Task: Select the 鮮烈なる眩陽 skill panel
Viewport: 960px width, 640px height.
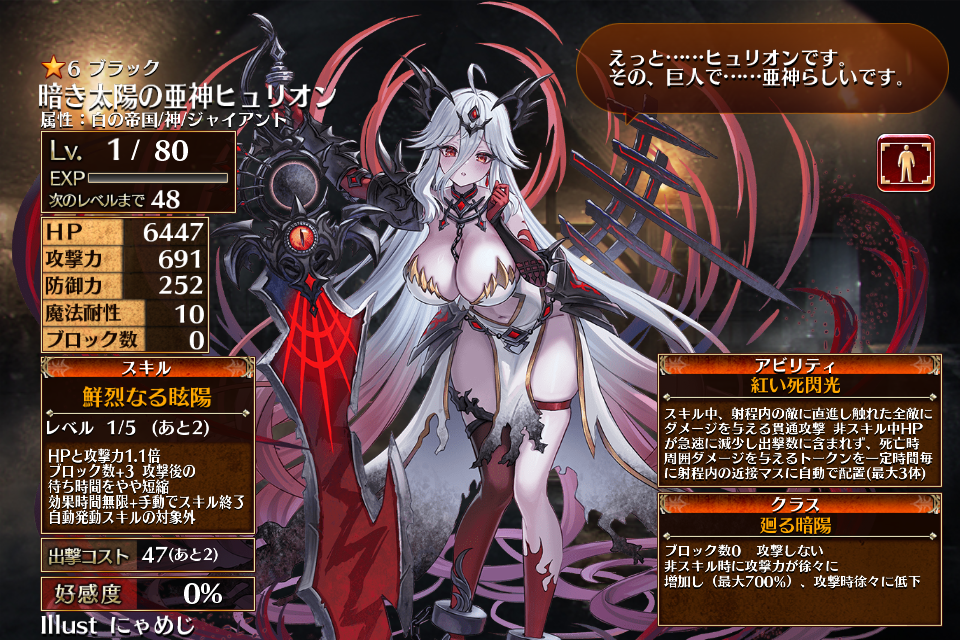Action: tap(146, 397)
